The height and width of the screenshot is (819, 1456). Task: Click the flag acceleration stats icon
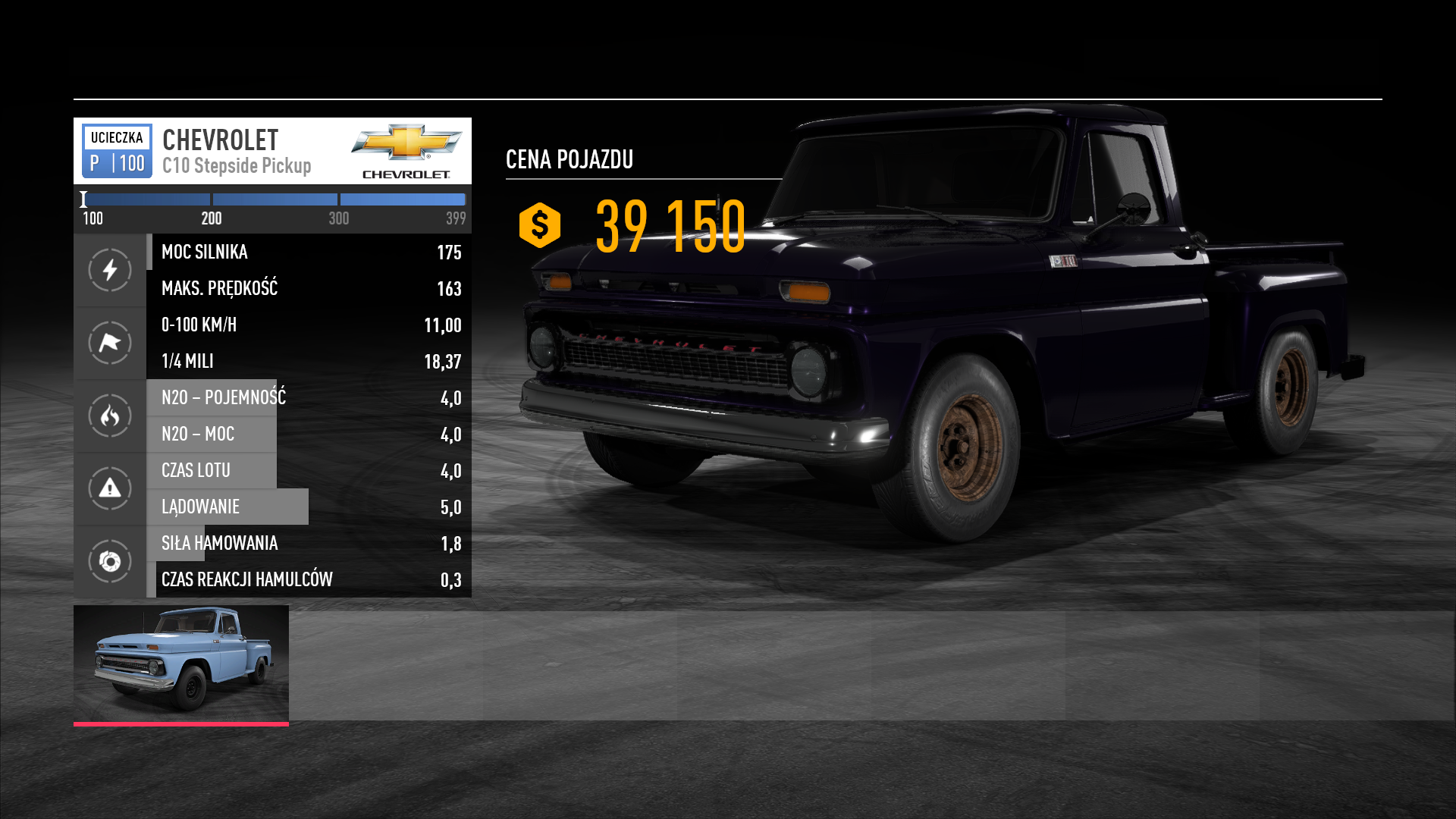110,343
